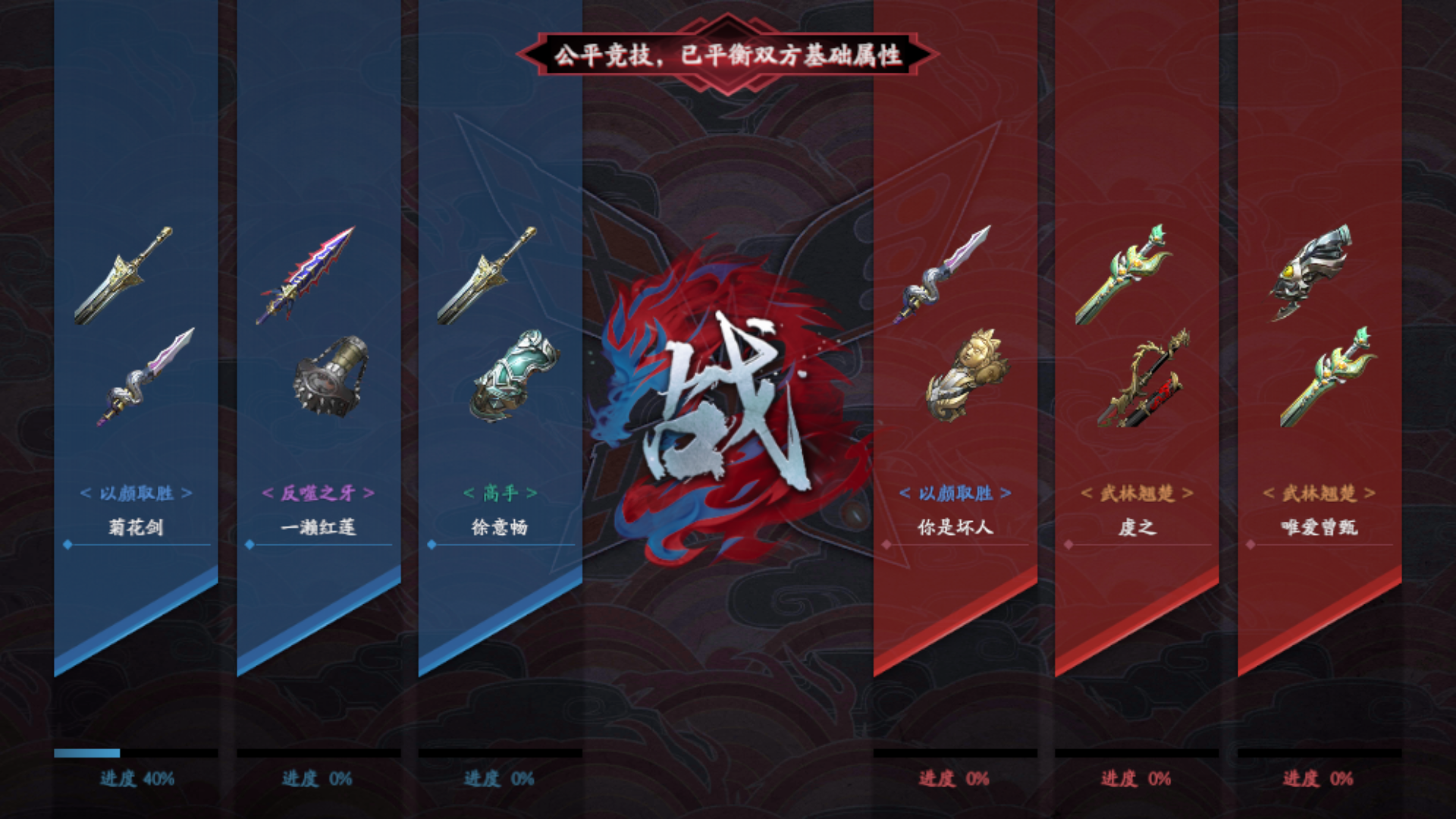The image size is (1456, 819).
Task: Select the 反噬之牙 title of 一濑红莲
Action: point(318,491)
